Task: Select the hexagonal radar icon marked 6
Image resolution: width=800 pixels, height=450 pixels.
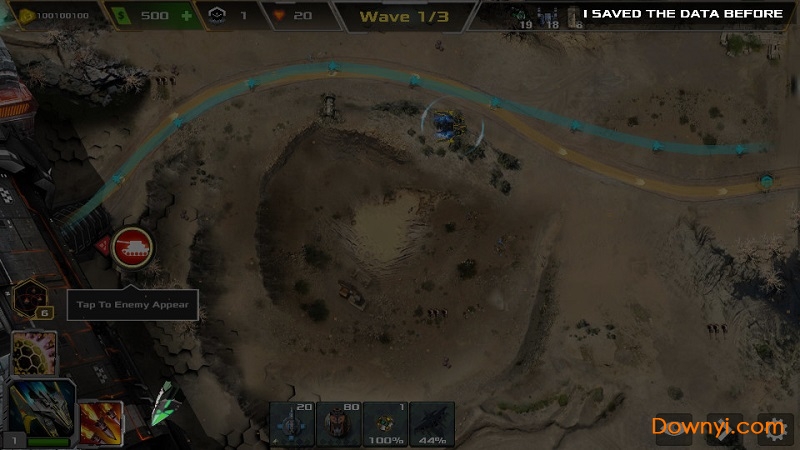Action: coord(30,298)
